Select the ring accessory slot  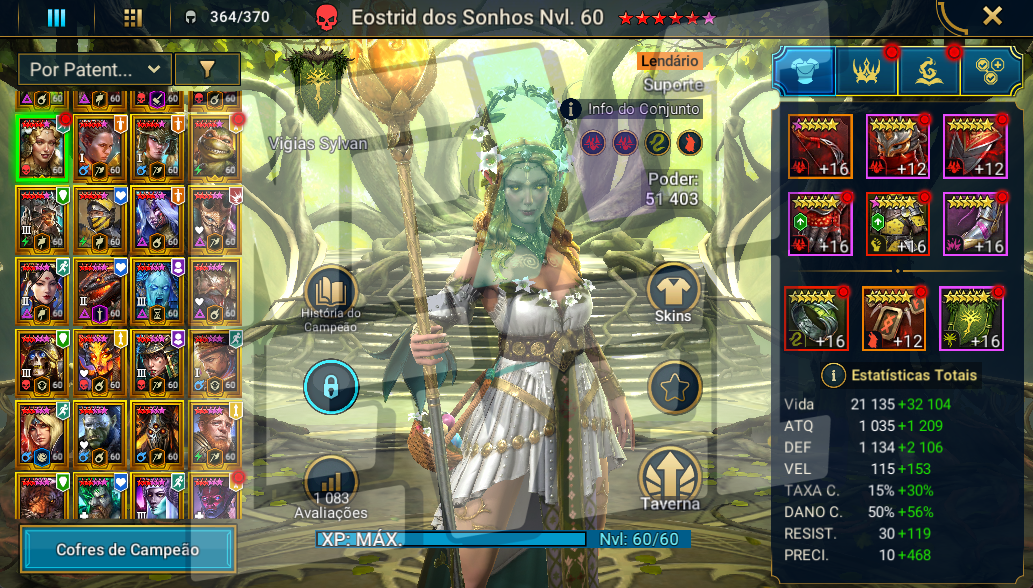click(817, 319)
